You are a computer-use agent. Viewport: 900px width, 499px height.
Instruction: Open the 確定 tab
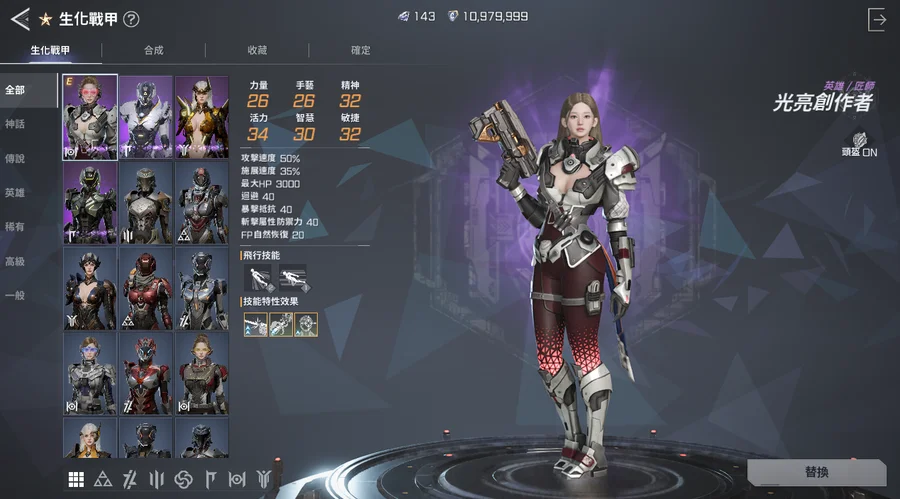(x=360, y=50)
